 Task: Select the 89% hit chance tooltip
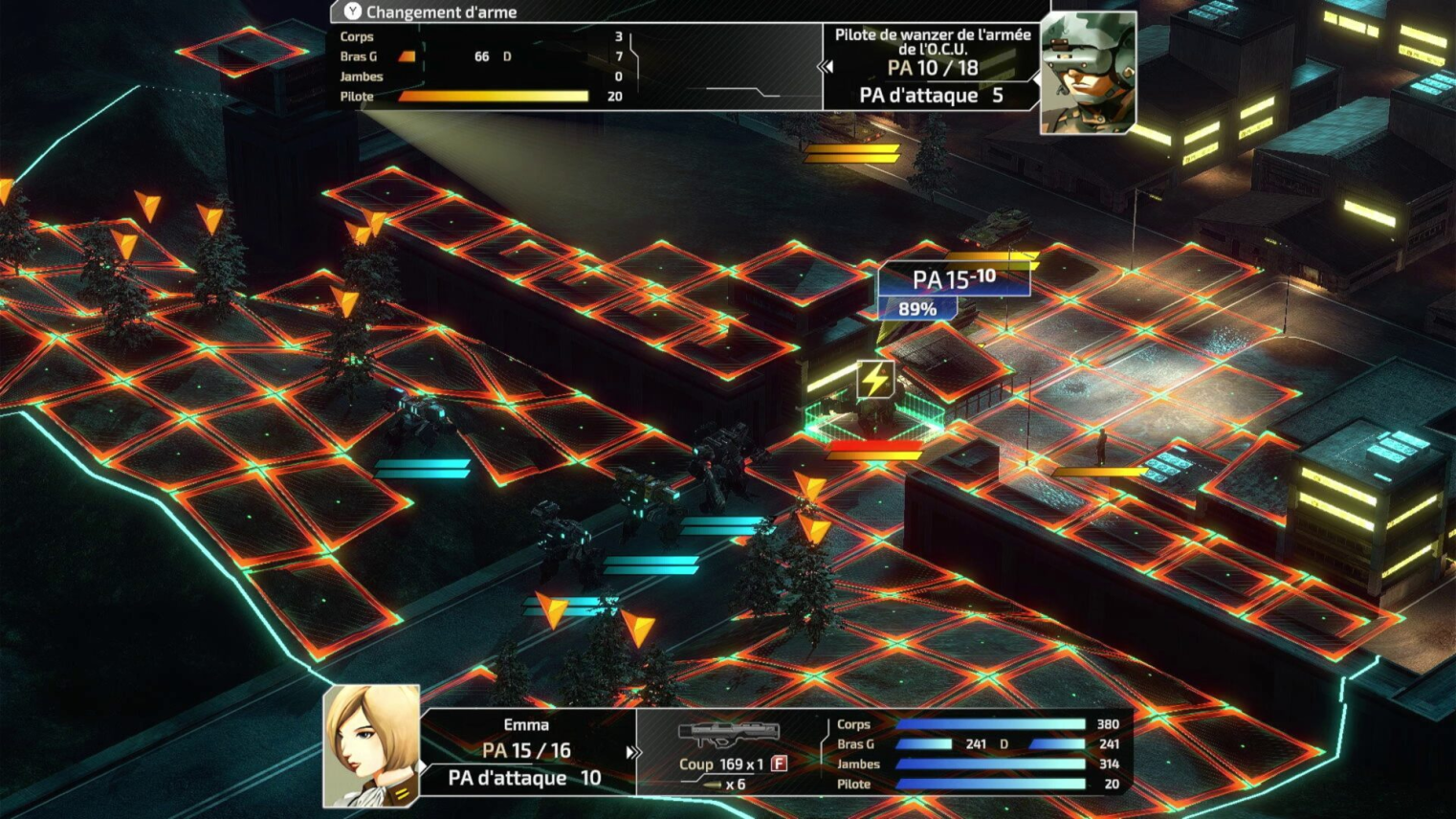click(916, 309)
